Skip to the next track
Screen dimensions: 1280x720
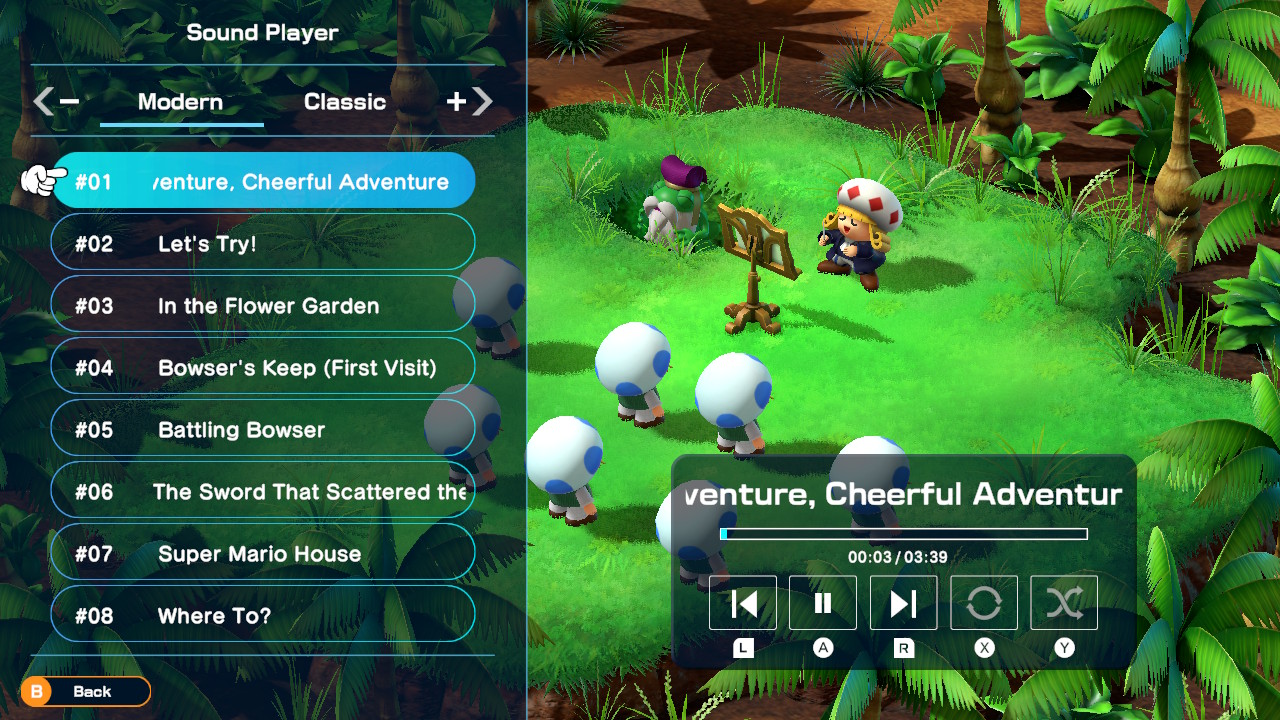(x=903, y=603)
